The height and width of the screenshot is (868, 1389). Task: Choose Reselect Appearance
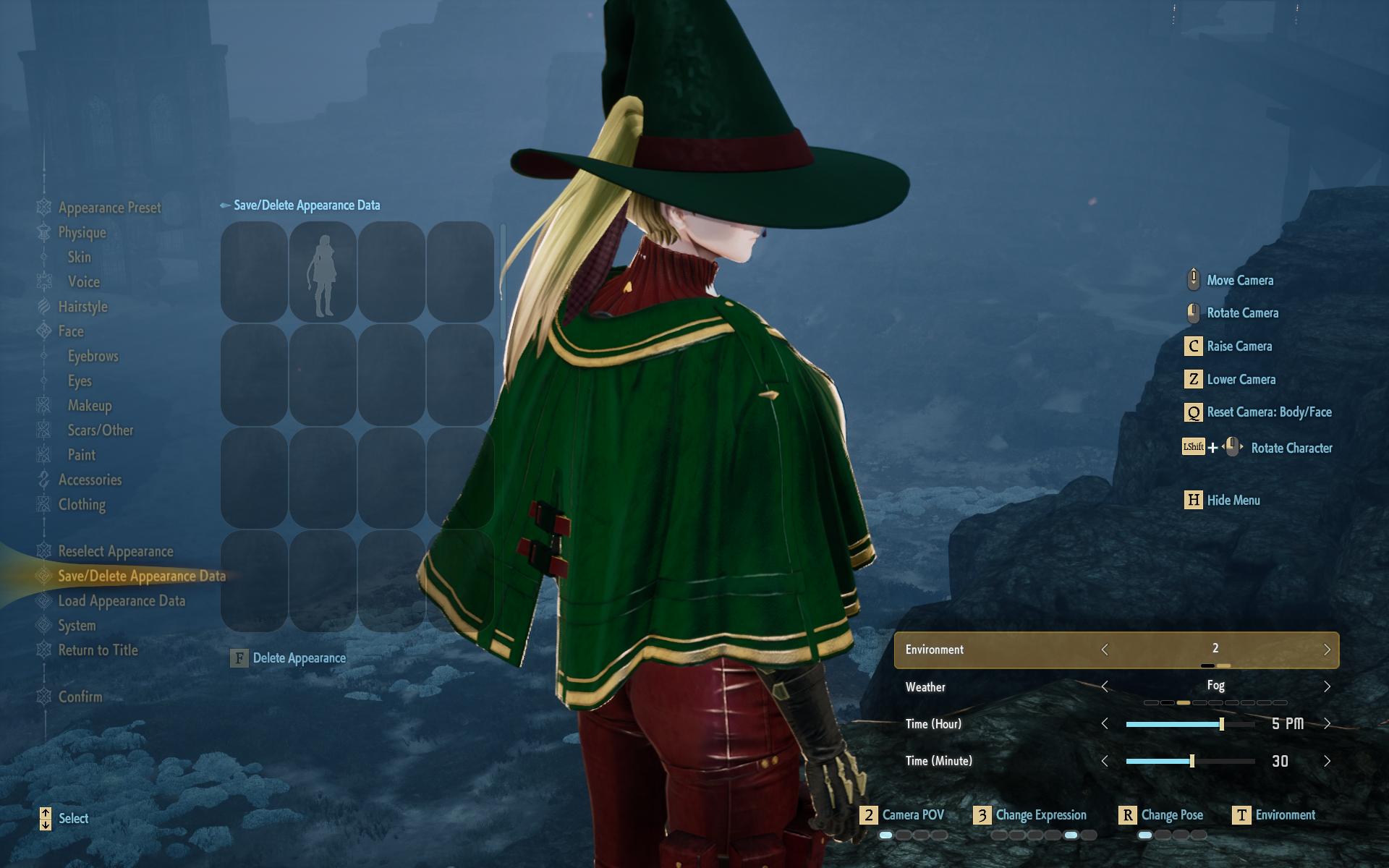[115, 551]
